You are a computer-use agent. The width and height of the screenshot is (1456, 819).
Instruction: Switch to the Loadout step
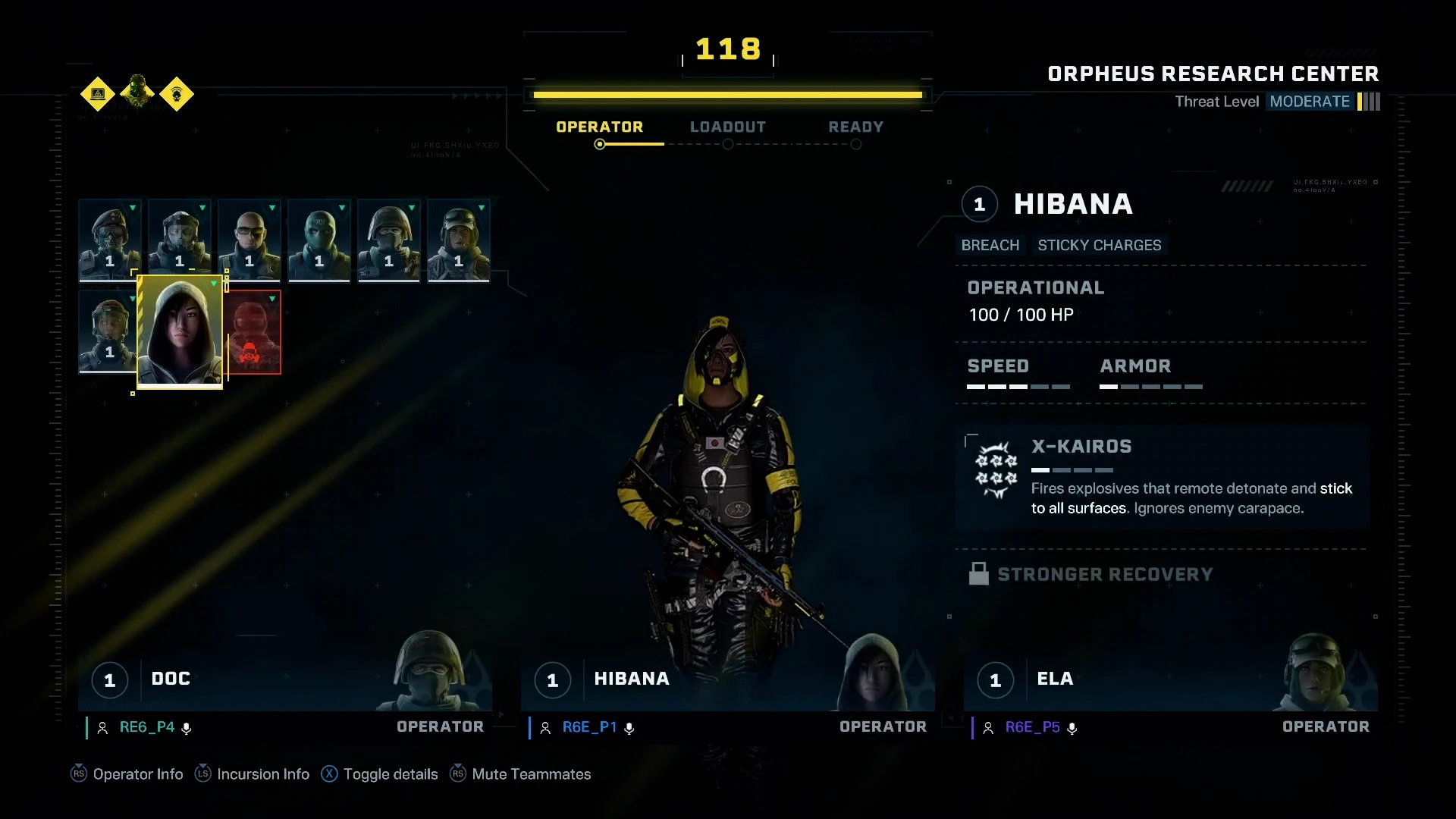pyautogui.click(x=727, y=127)
